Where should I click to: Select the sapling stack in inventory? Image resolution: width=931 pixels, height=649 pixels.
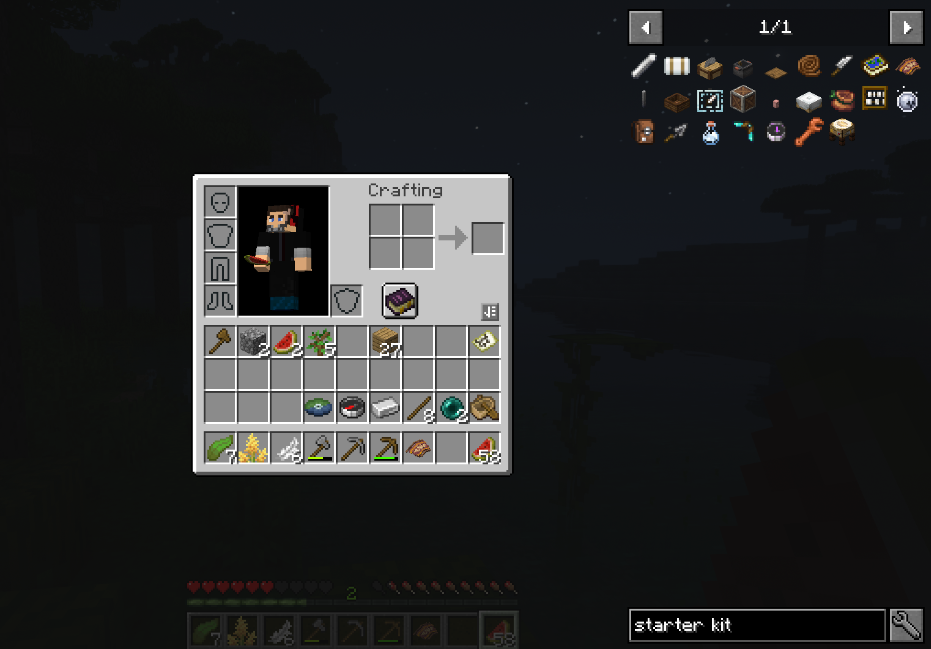(319, 342)
